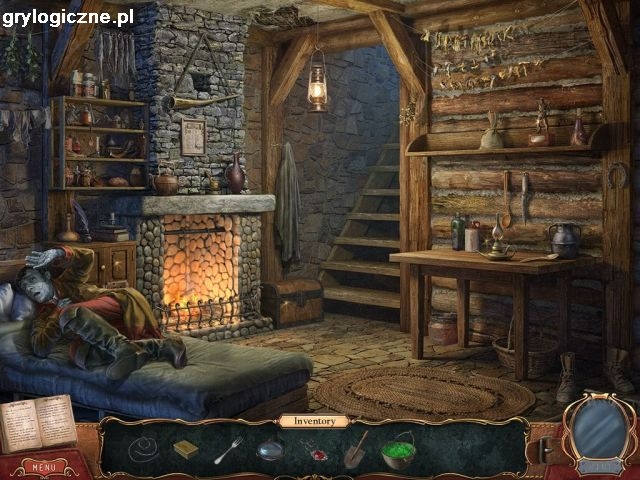Select the silver dome lid item
Image resolution: width=640 pixels, height=480 pixels.
pyautogui.click(x=270, y=450)
